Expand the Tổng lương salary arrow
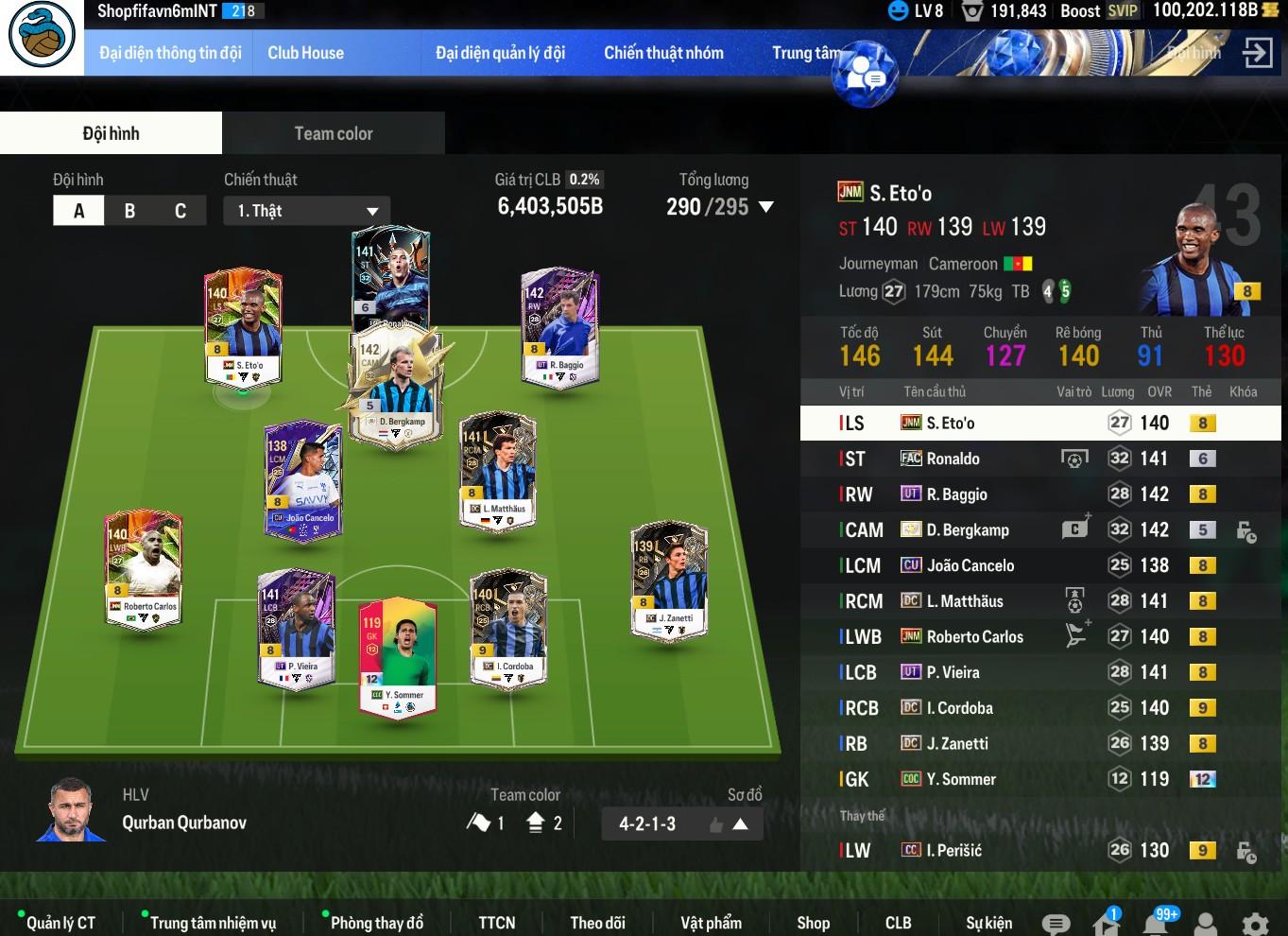Image resolution: width=1288 pixels, height=936 pixels. [x=766, y=207]
